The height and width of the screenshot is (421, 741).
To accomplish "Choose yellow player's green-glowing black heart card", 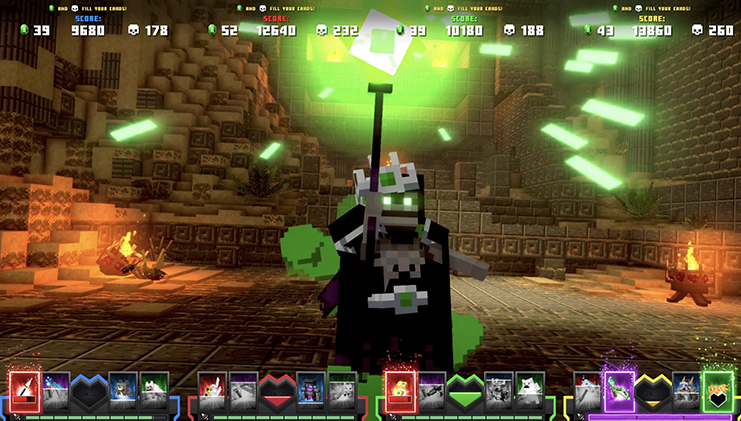I will pyautogui.click(x=717, y=388).
